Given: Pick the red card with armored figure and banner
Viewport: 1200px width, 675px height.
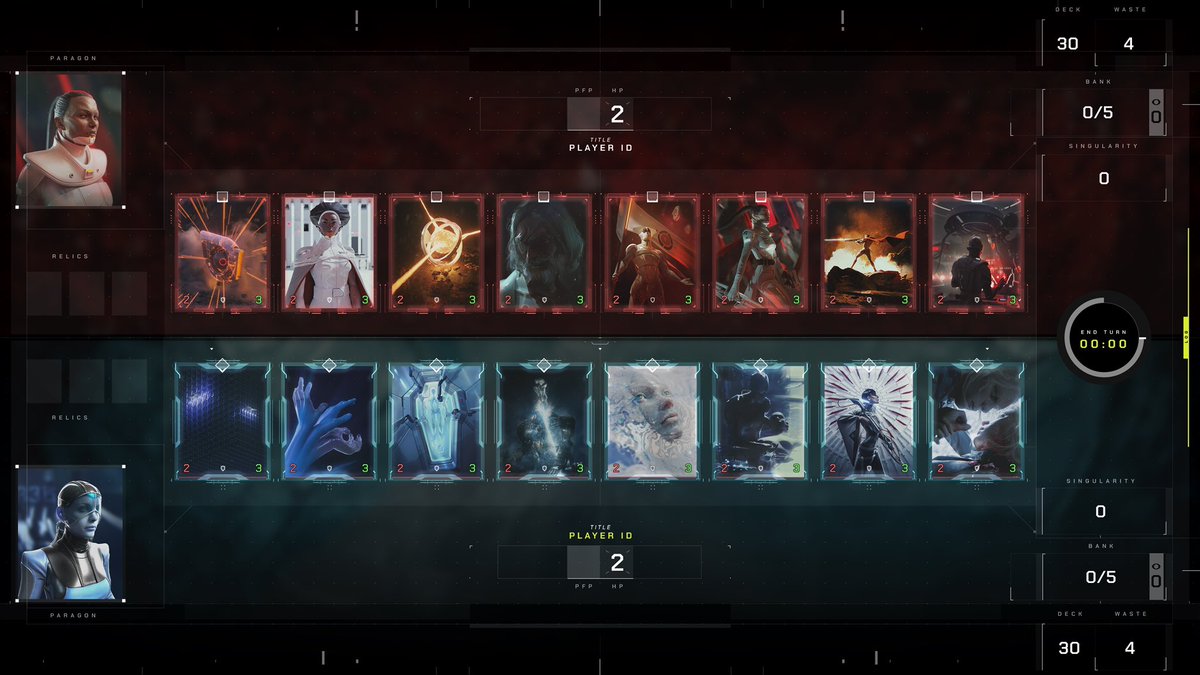Looking at the screenshot, I should click(653, 252).
